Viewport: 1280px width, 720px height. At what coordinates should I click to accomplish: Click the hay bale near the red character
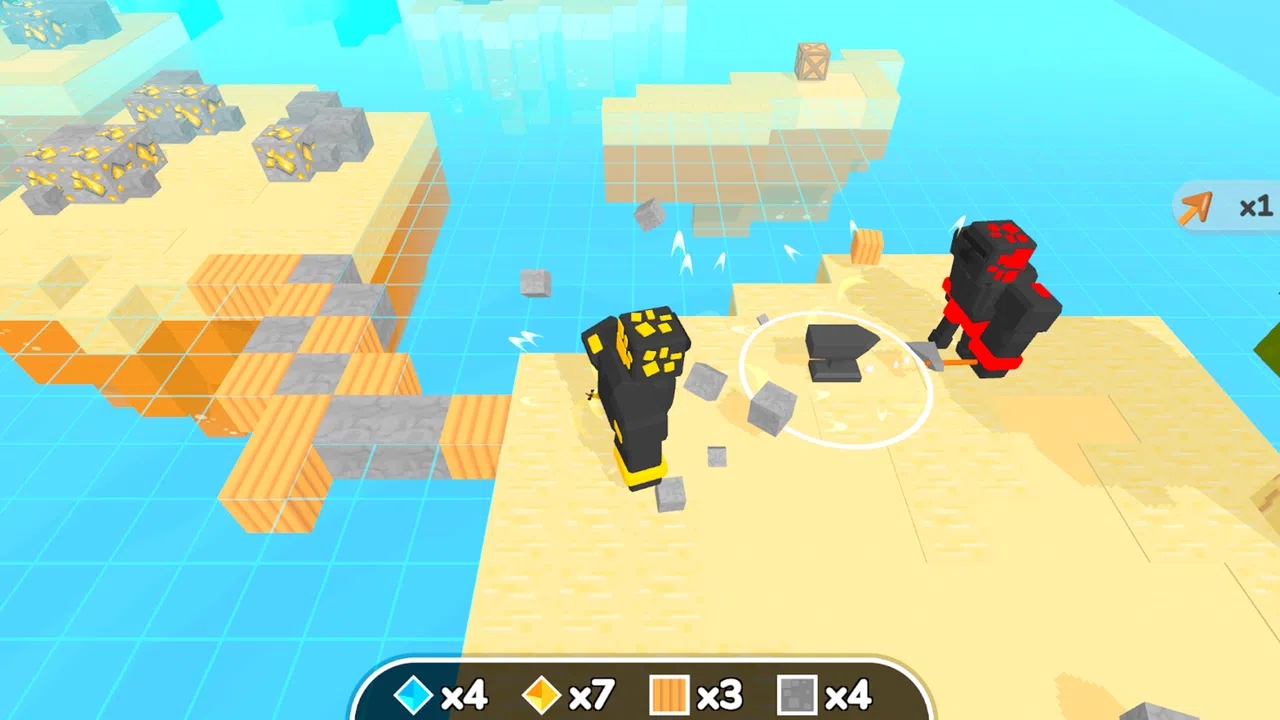coord(866,245)
